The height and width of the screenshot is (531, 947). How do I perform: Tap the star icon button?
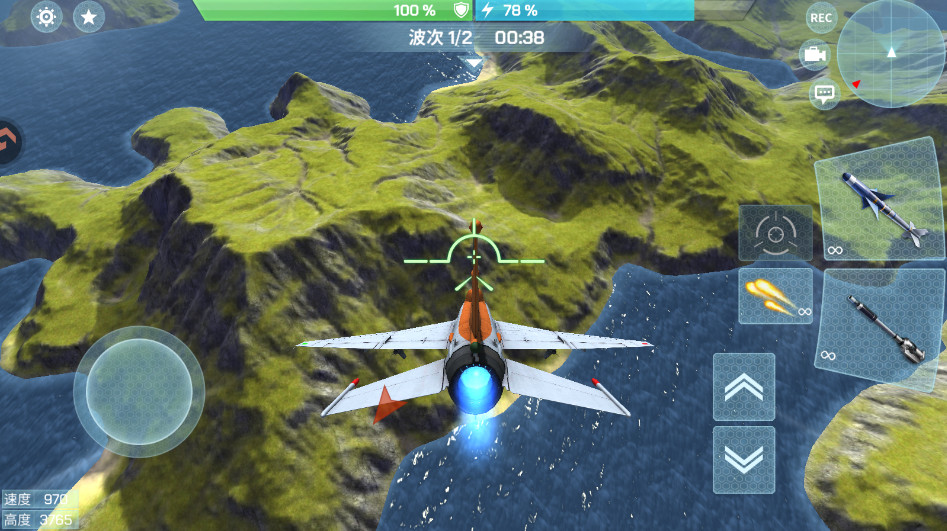(x=89, y=17)
